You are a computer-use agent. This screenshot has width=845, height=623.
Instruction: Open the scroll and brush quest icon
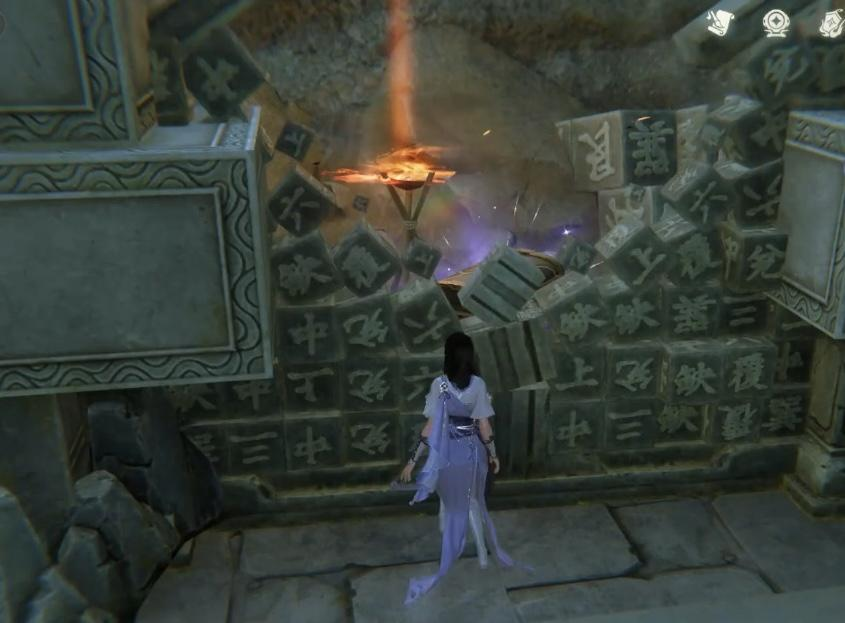click(x=721, y=22)
